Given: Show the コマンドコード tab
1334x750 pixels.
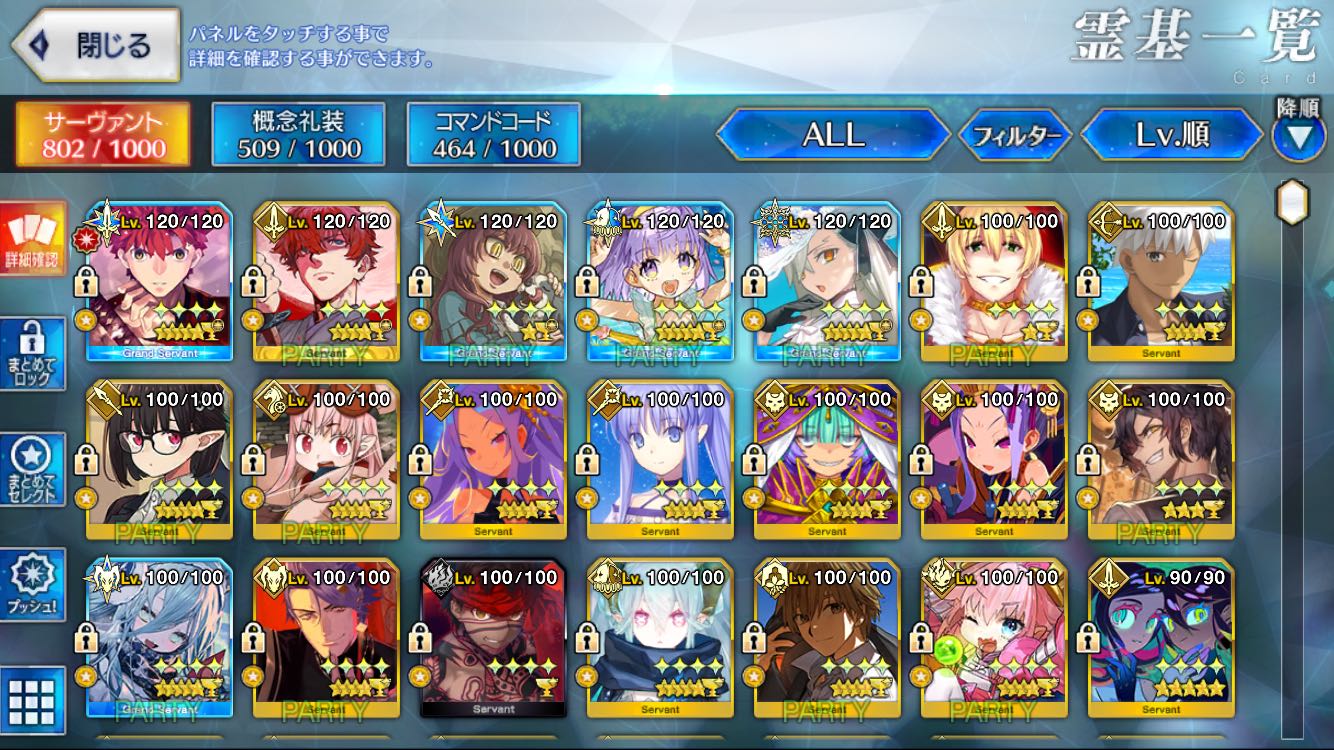Looking at the screenshot, I should coord(494,135).
